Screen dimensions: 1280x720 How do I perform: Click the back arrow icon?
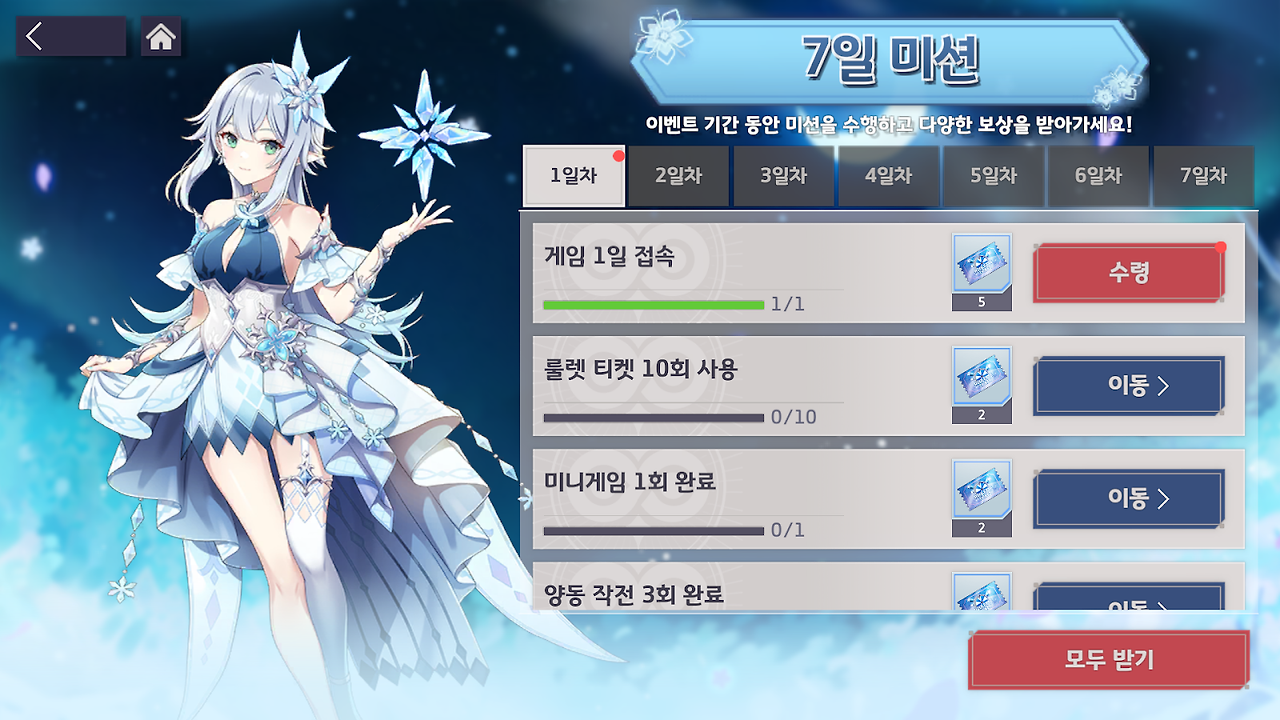point(70,36)
